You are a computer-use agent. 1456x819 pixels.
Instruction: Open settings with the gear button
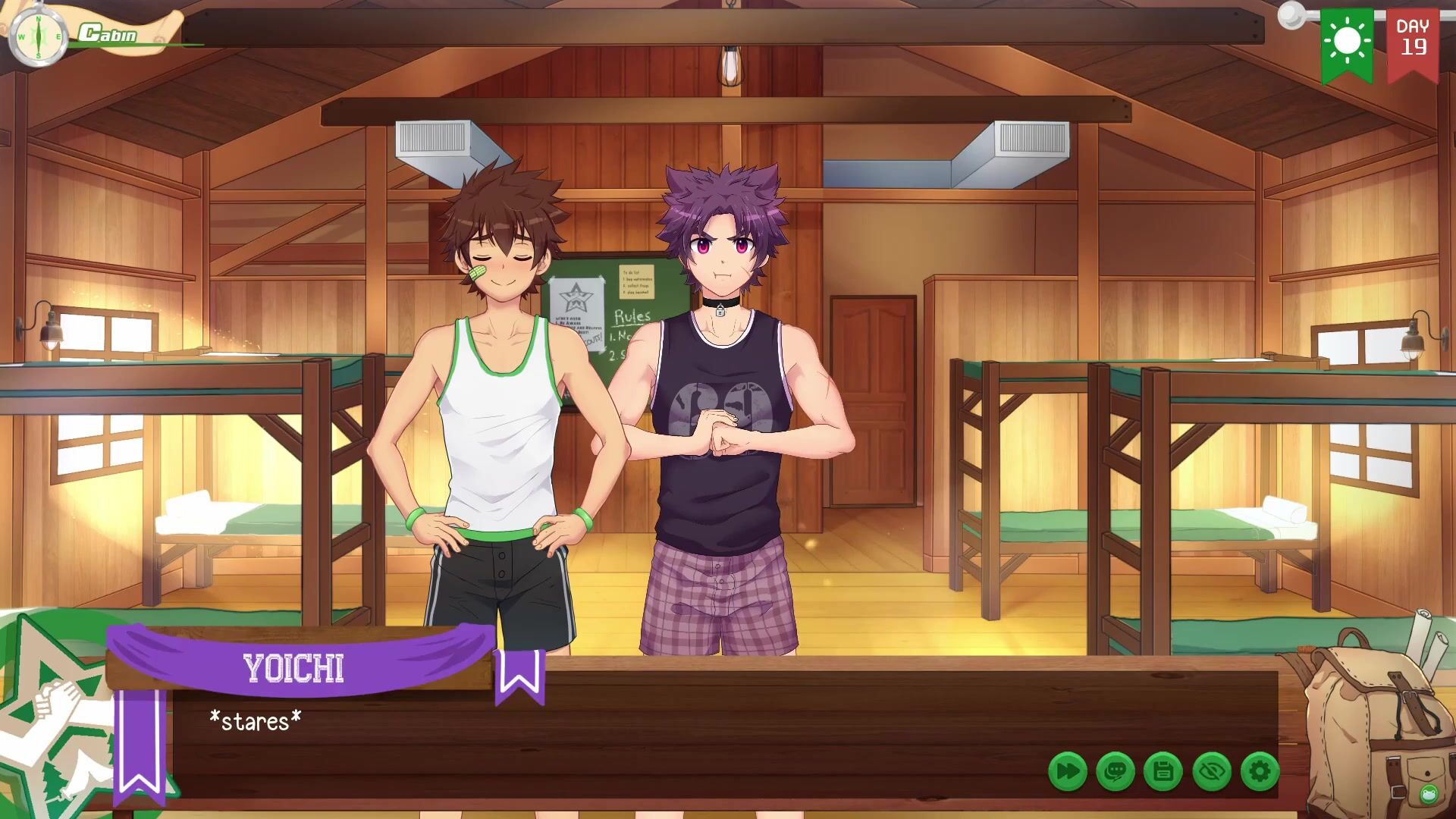[x=1260, y=772]
